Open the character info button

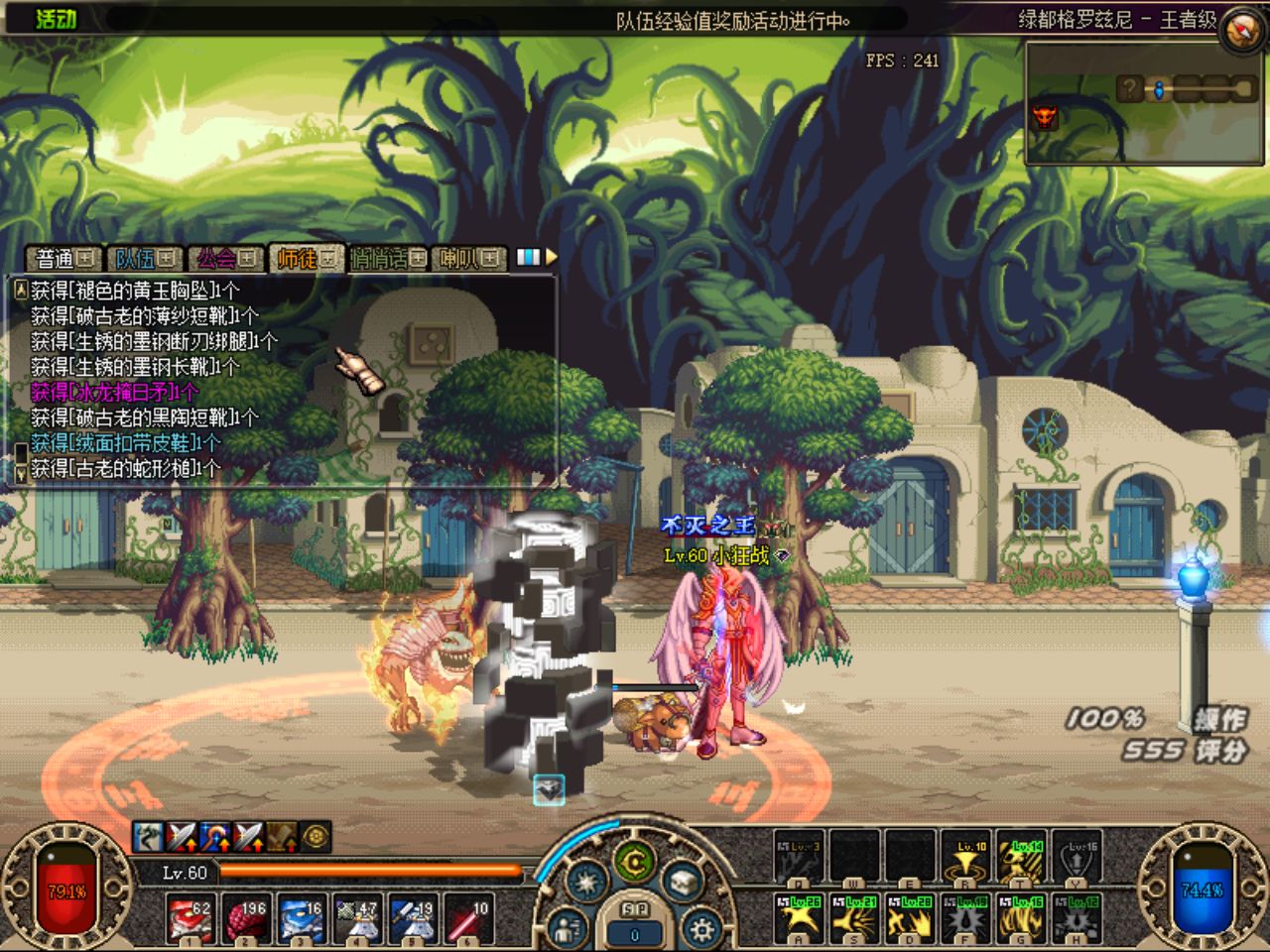[568, 929]
